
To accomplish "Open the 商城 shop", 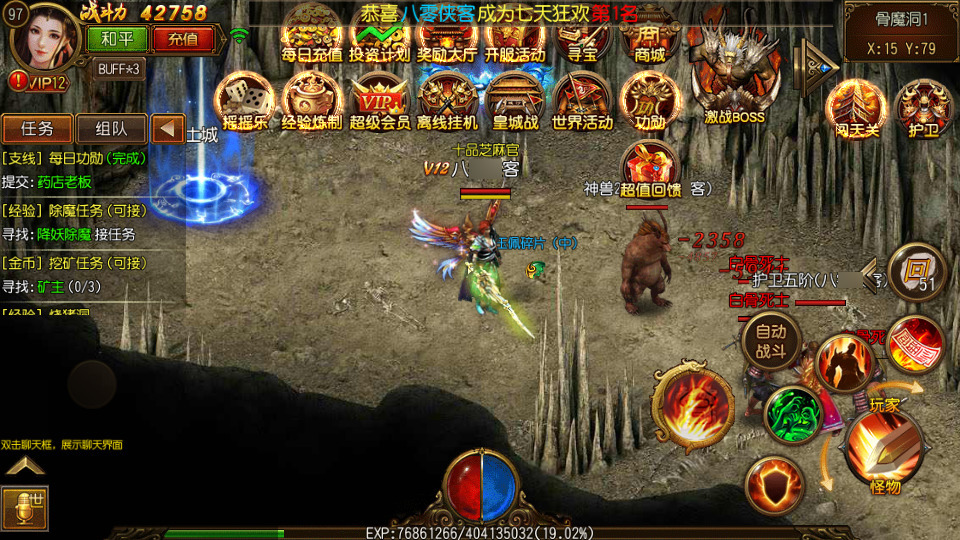I will tap(650, 36).
